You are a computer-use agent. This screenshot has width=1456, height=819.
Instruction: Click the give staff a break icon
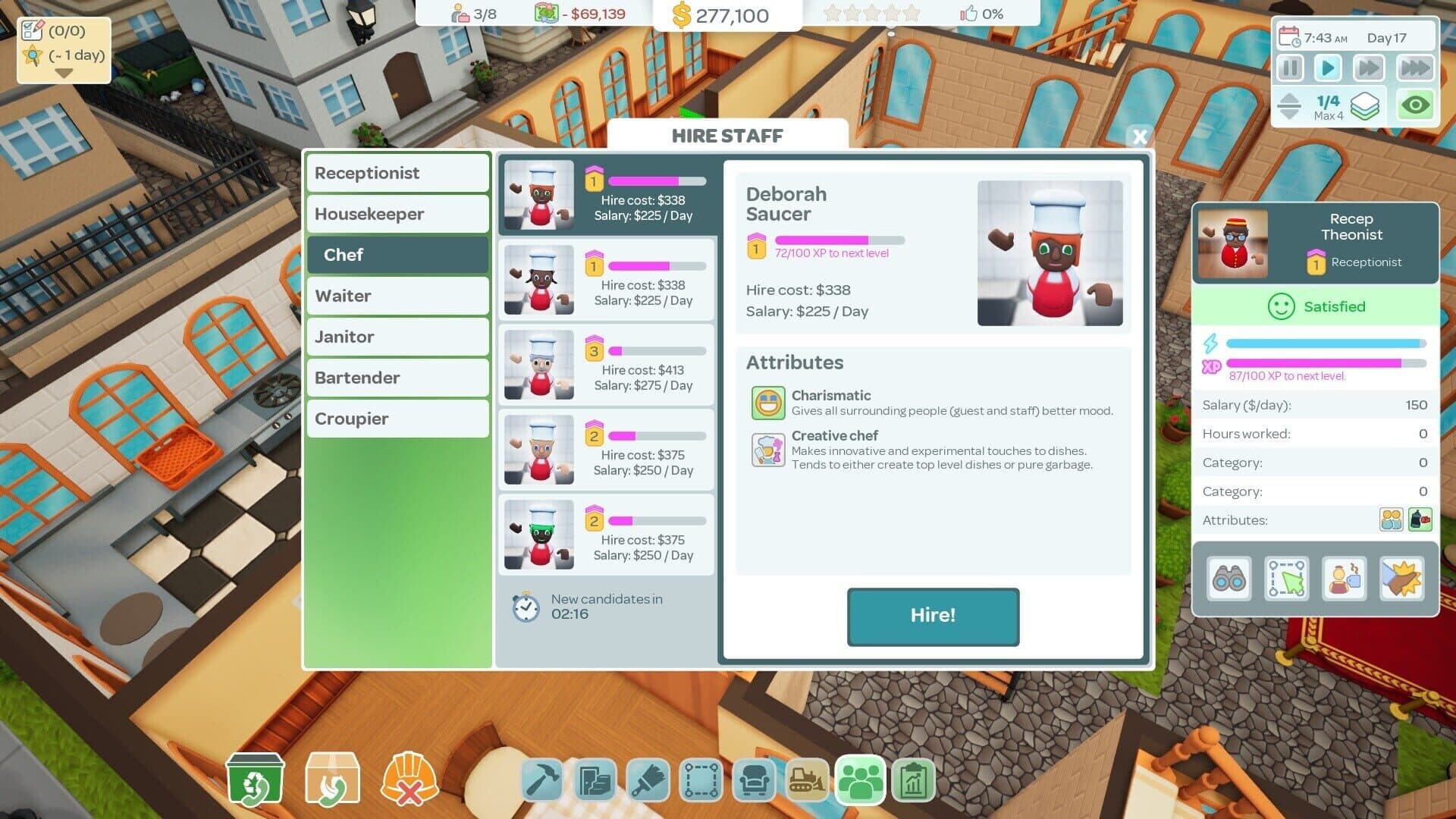(x=1345, y=579)
